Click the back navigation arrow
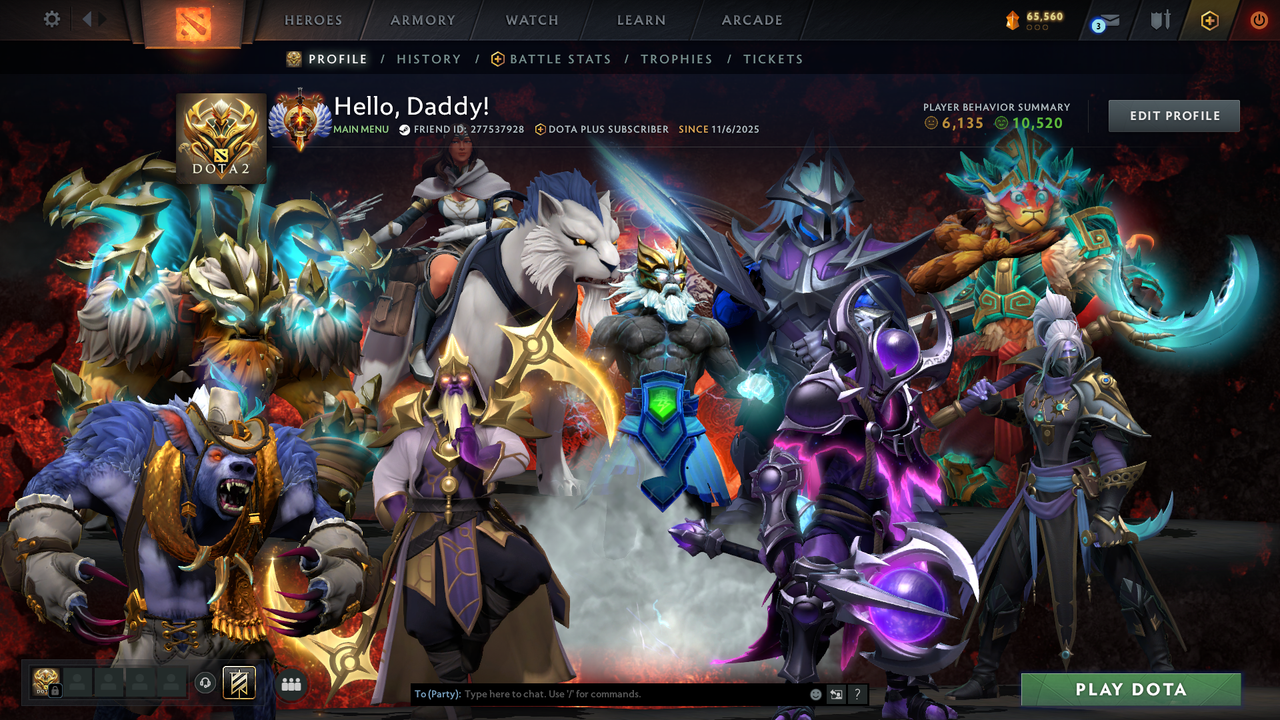1280x720 pixels. pyautogui.click(x=88, y=17)
